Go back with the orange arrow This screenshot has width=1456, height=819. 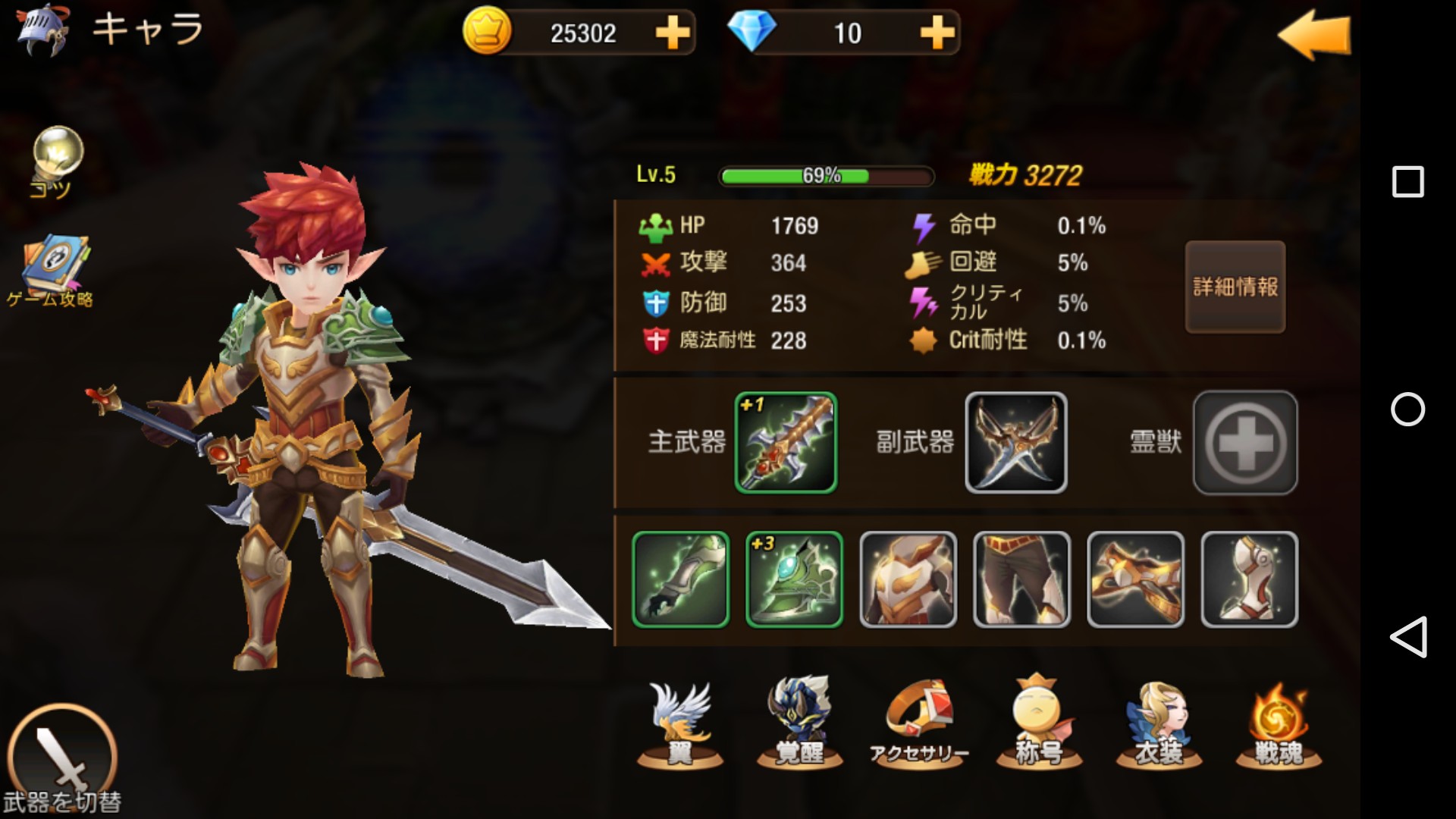coord(1314,36)
